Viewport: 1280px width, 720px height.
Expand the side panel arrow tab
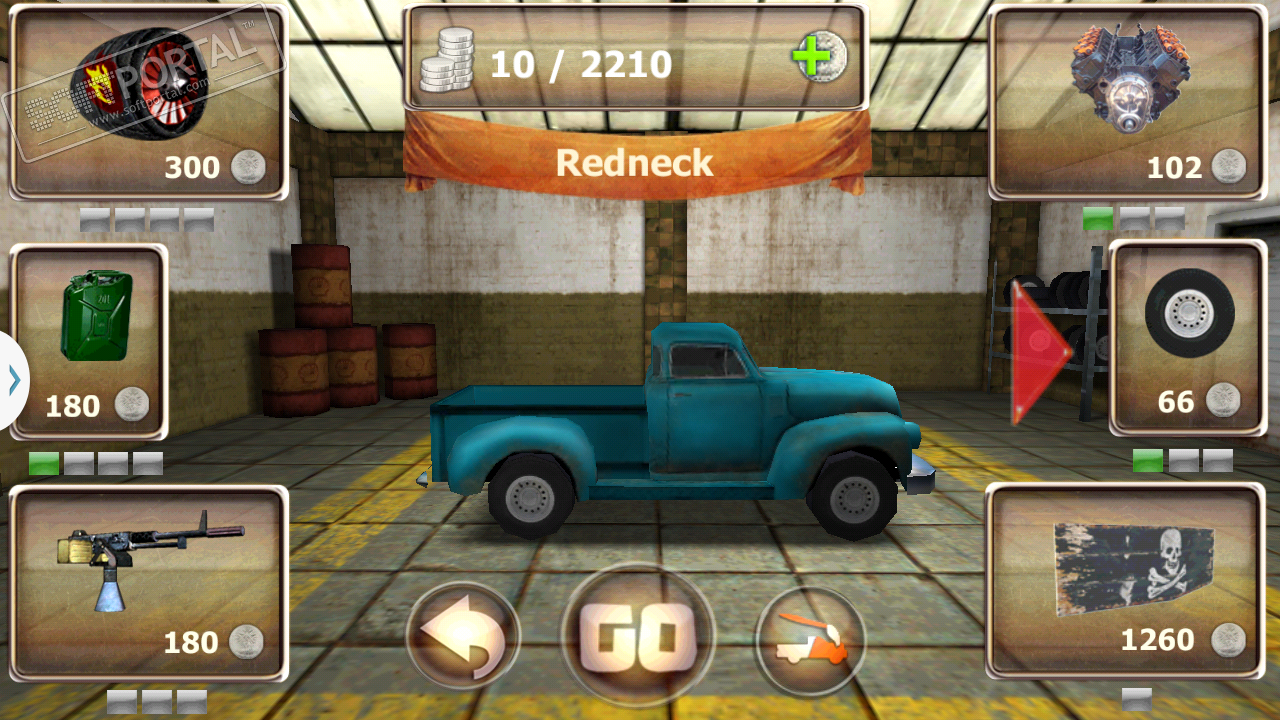point(14,380)
